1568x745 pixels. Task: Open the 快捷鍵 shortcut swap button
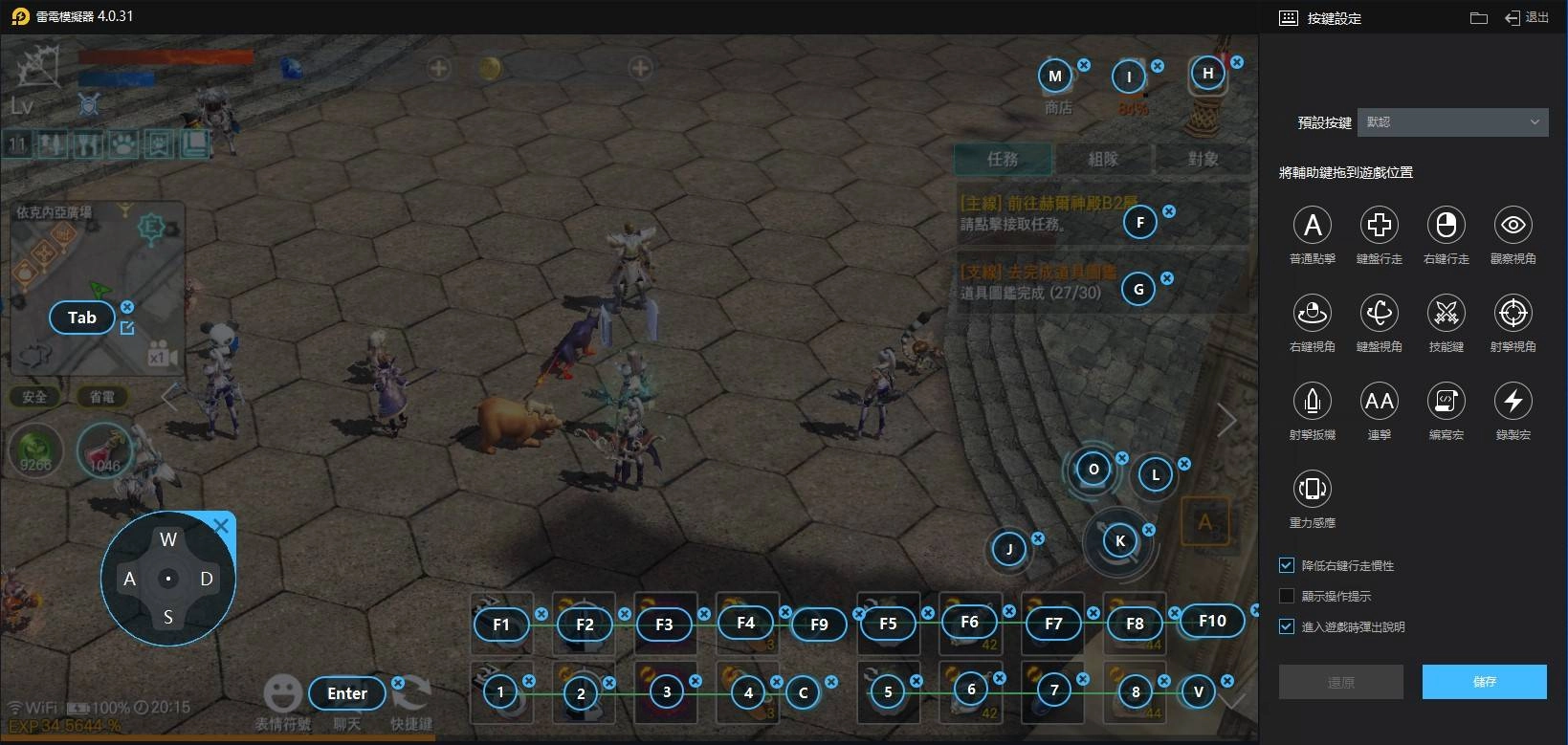(x=412, y=702)
